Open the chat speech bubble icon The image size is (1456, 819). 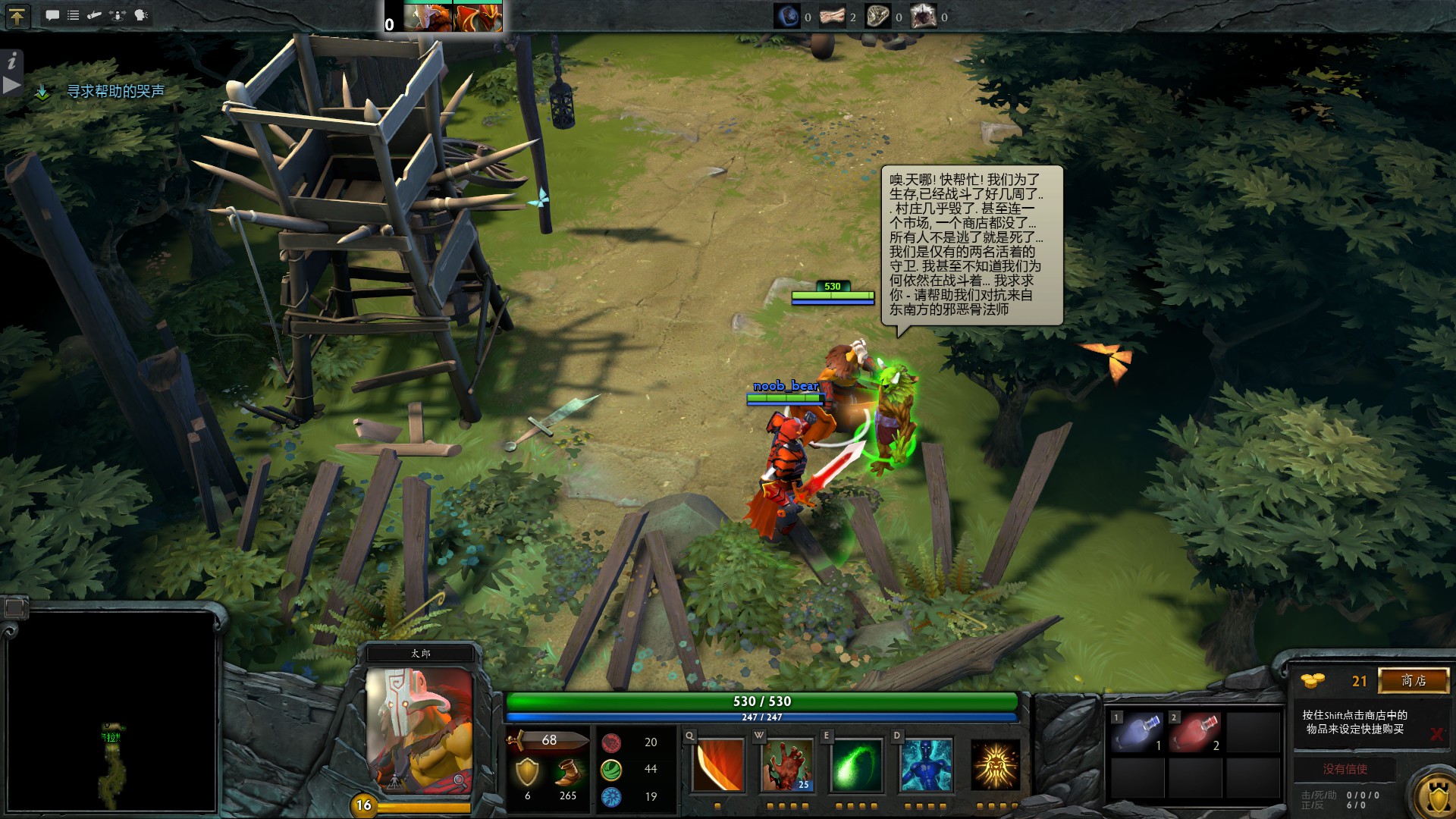(52, 15)
